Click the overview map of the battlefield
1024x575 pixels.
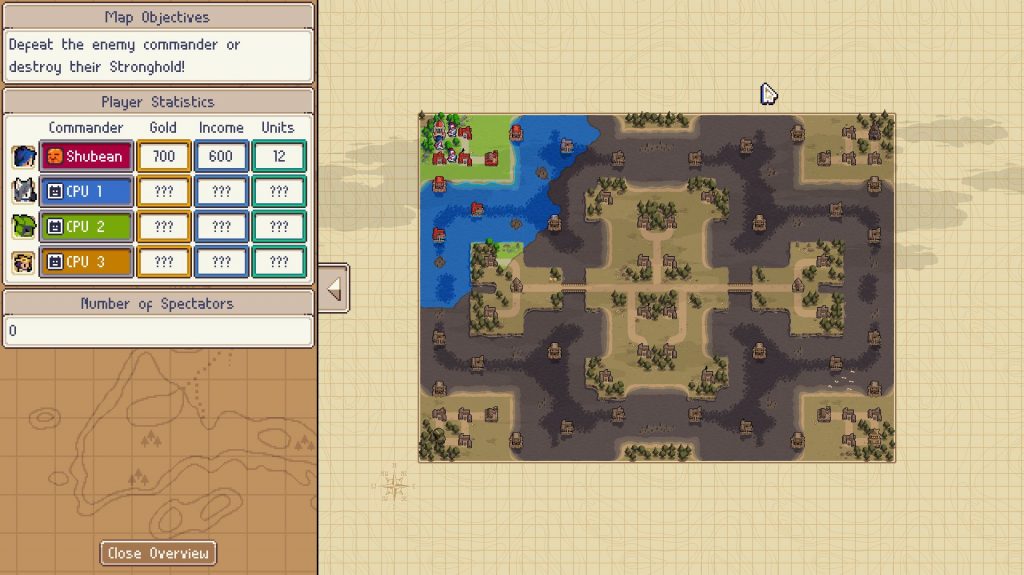click(656, 288)
